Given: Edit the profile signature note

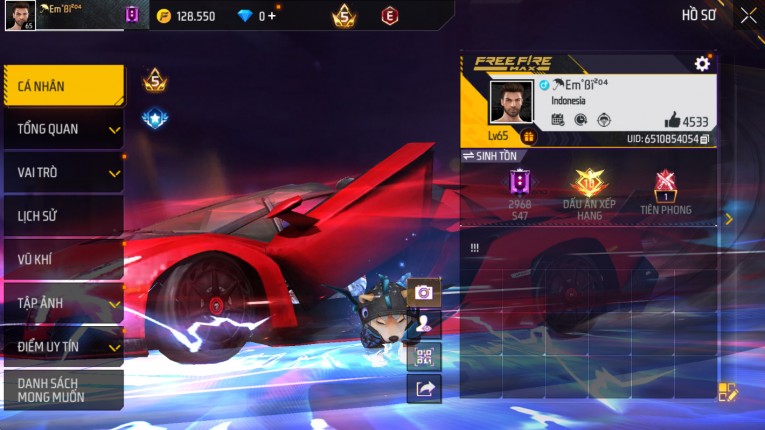Looking at the screenshot, I should (x=728, y=392).
